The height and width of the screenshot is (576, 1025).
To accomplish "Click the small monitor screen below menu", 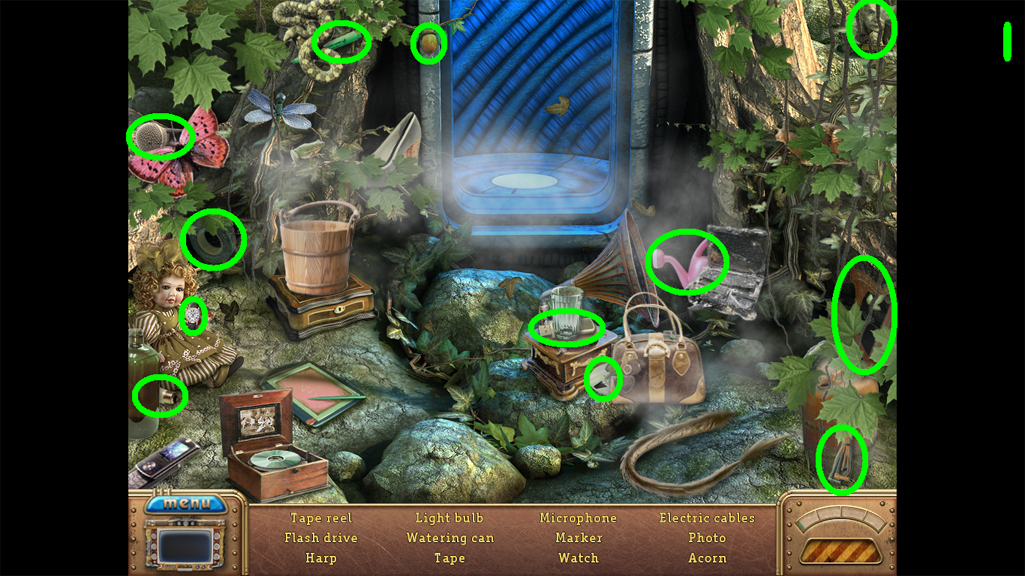I will point(187,546).
